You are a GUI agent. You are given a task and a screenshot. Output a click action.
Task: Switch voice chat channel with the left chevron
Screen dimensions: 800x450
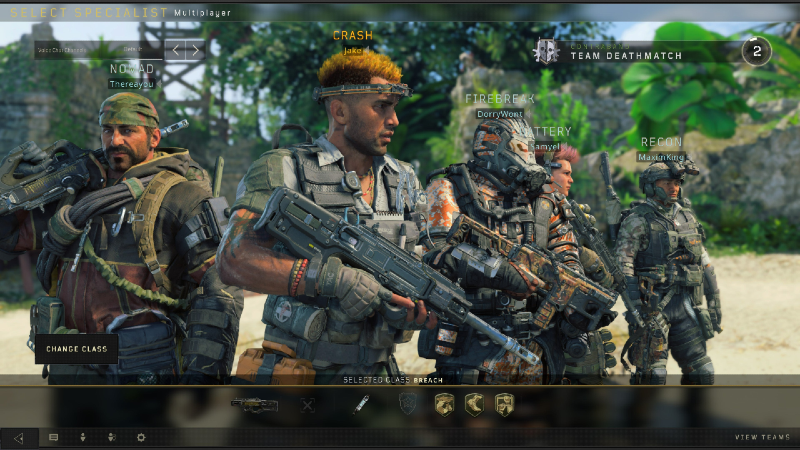pyautogui.click(x=175, y=49)
